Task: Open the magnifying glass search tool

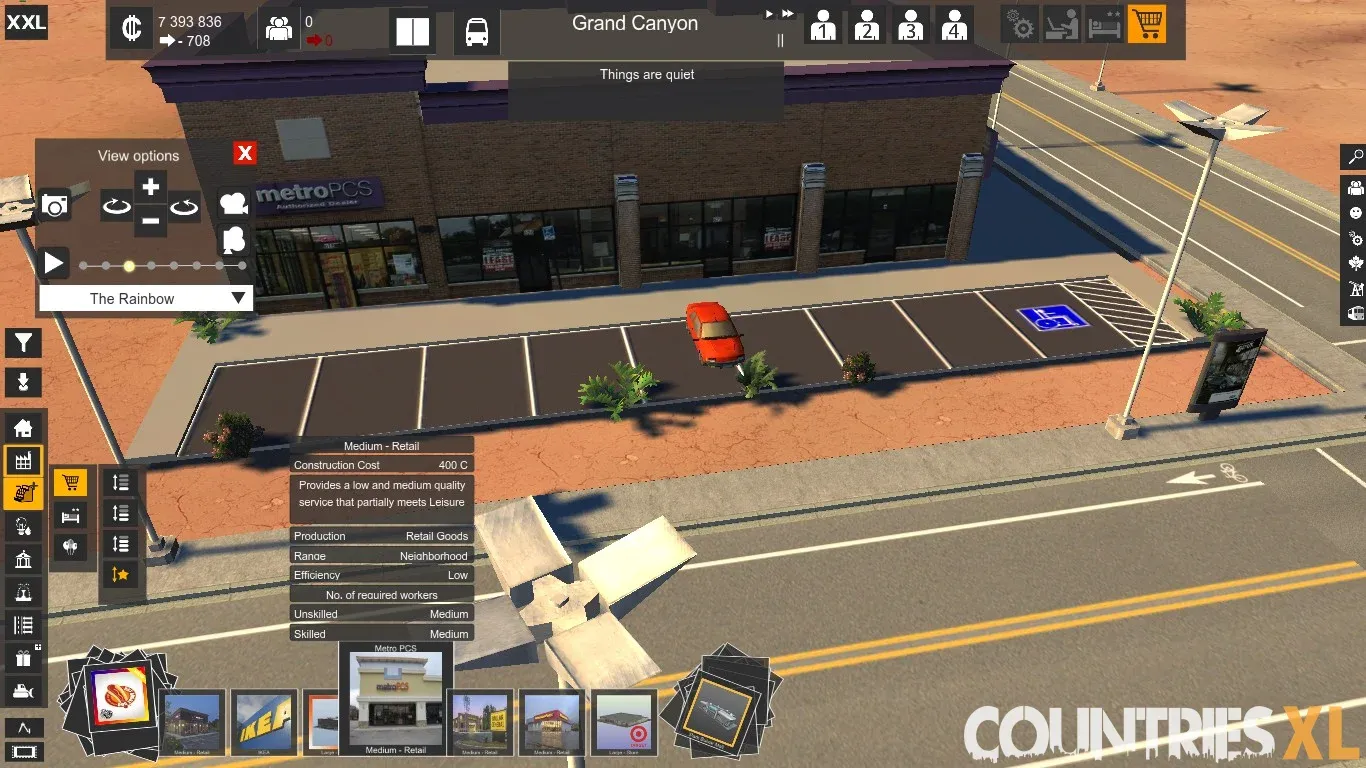Action: [1355, 157]
